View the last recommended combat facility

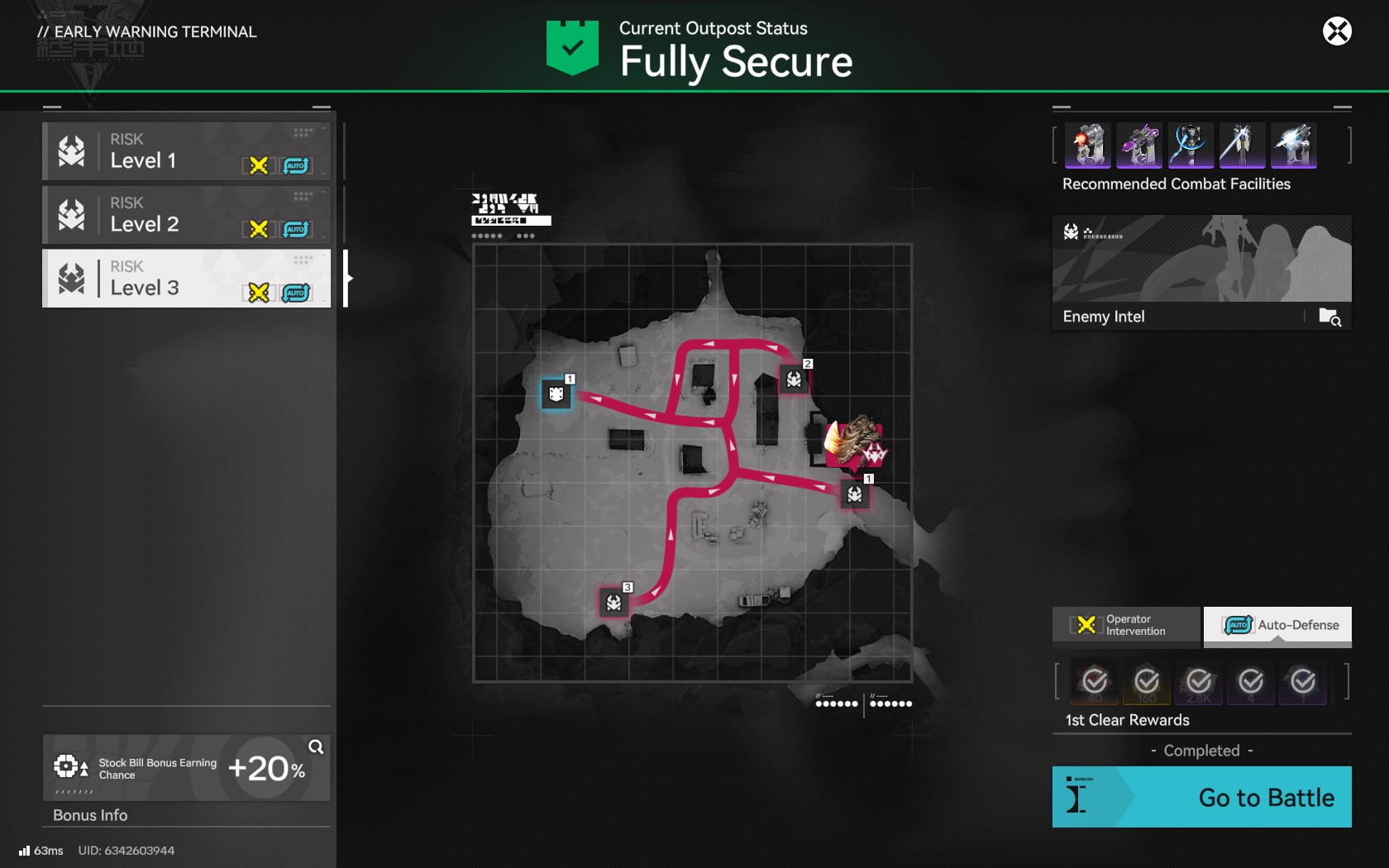pos(1293,145)
